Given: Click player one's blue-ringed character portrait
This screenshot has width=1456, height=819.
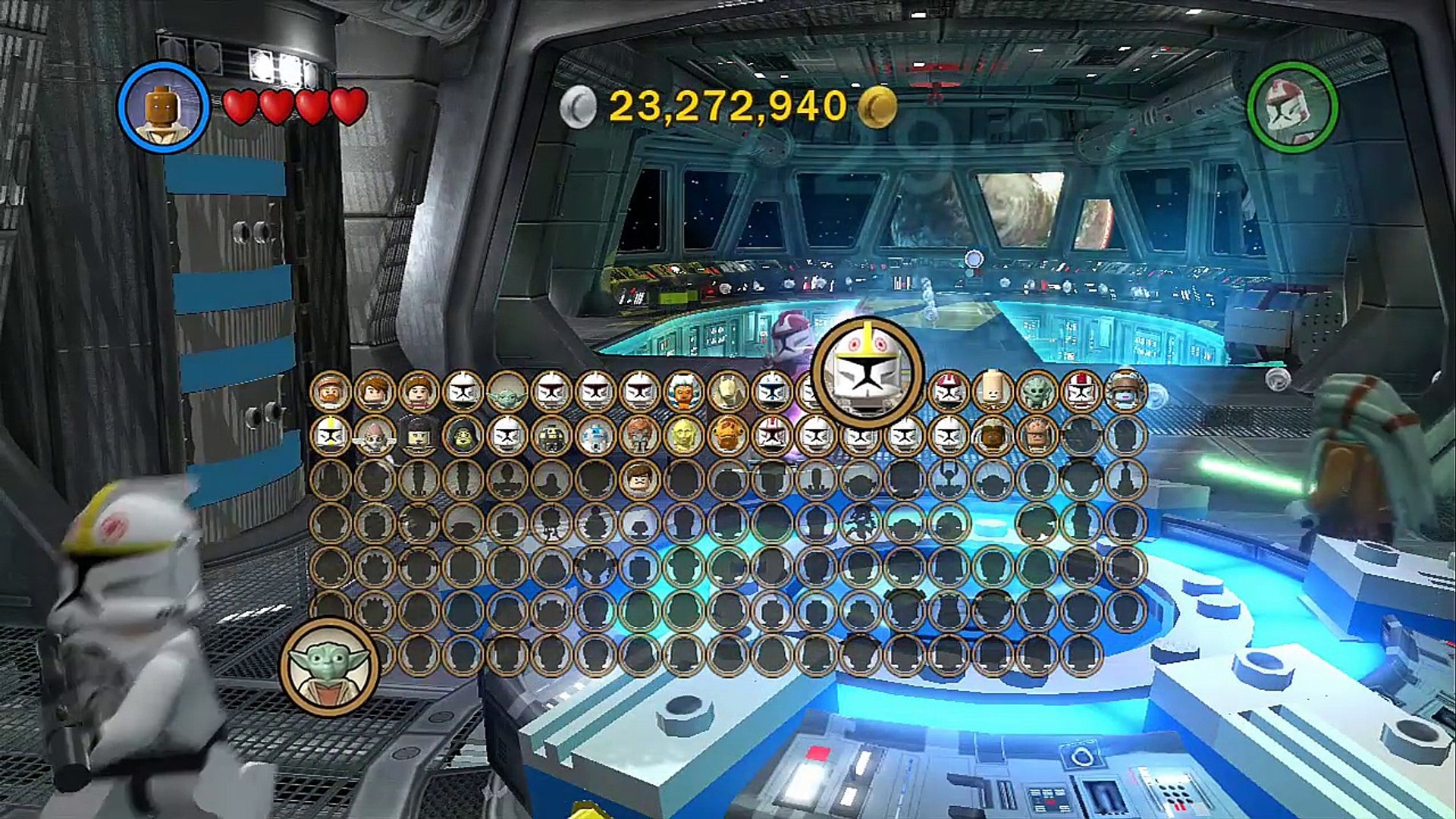Looking at the screenshot, I should 163,107.
